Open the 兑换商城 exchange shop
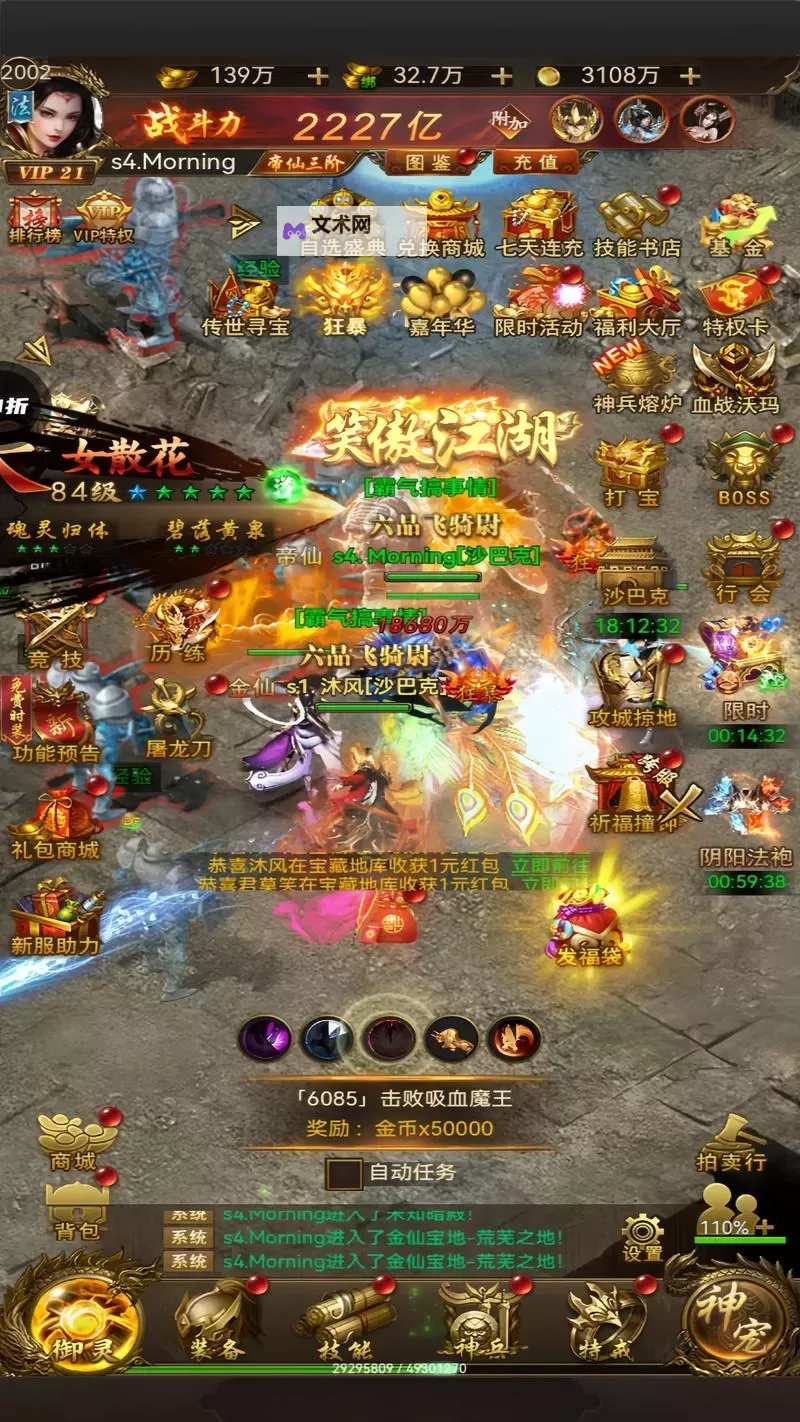Image resolution: width=800 pixels, height=1422 pixels. (x=441, y=222)
